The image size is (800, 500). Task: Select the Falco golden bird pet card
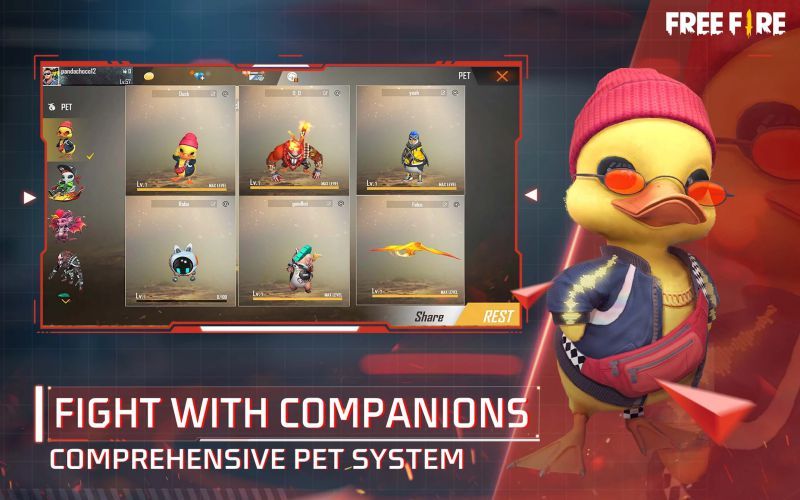pyautogui.click(x=410, y=251)
